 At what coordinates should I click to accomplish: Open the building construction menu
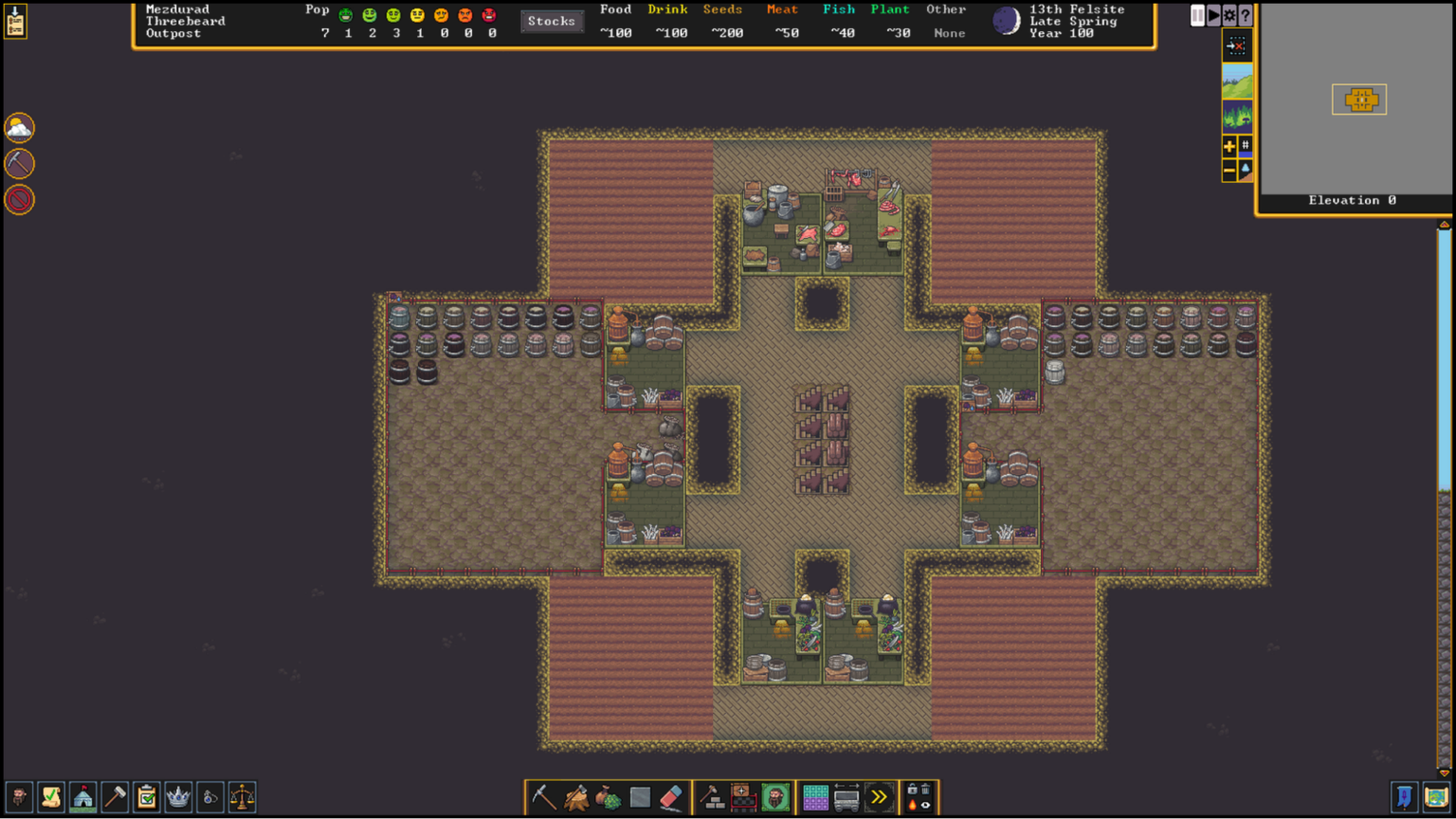coord(713,796)
